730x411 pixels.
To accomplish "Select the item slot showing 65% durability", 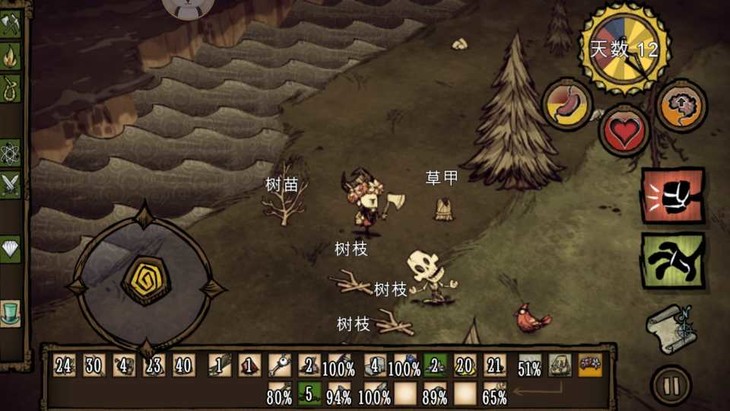I will pos(494,395).
